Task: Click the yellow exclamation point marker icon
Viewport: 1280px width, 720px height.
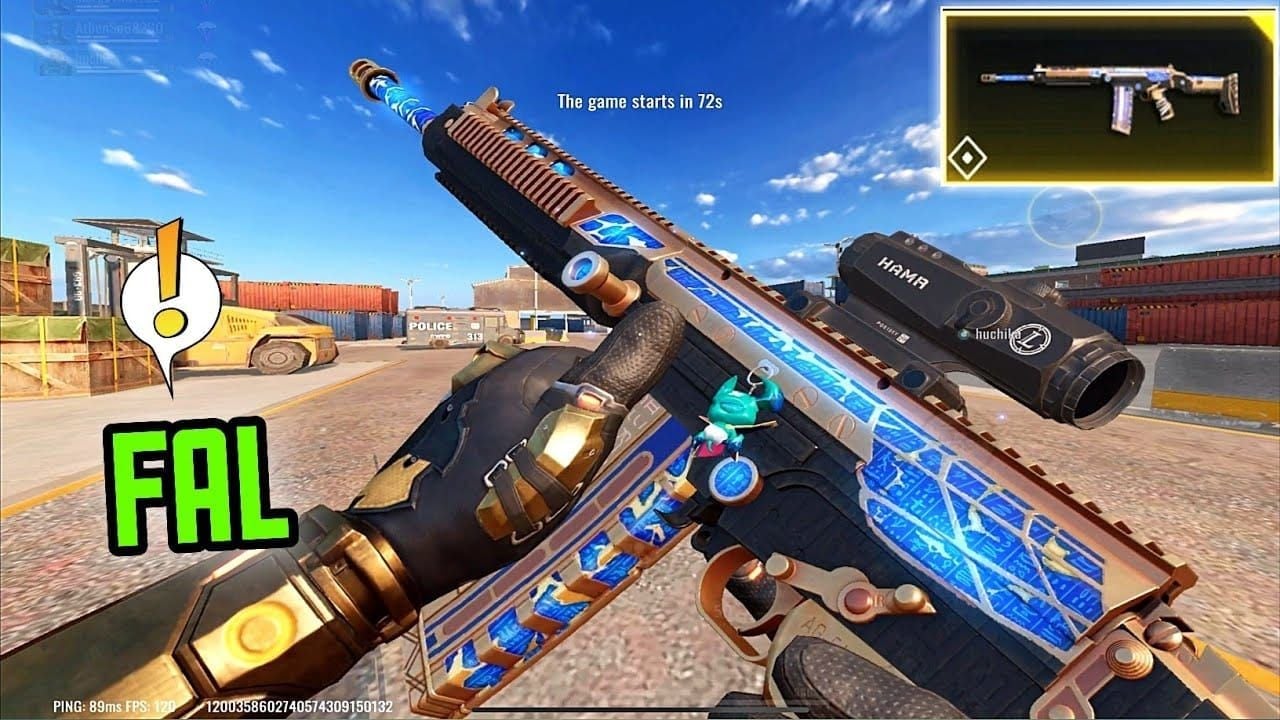Action: (x=172, y=300)
